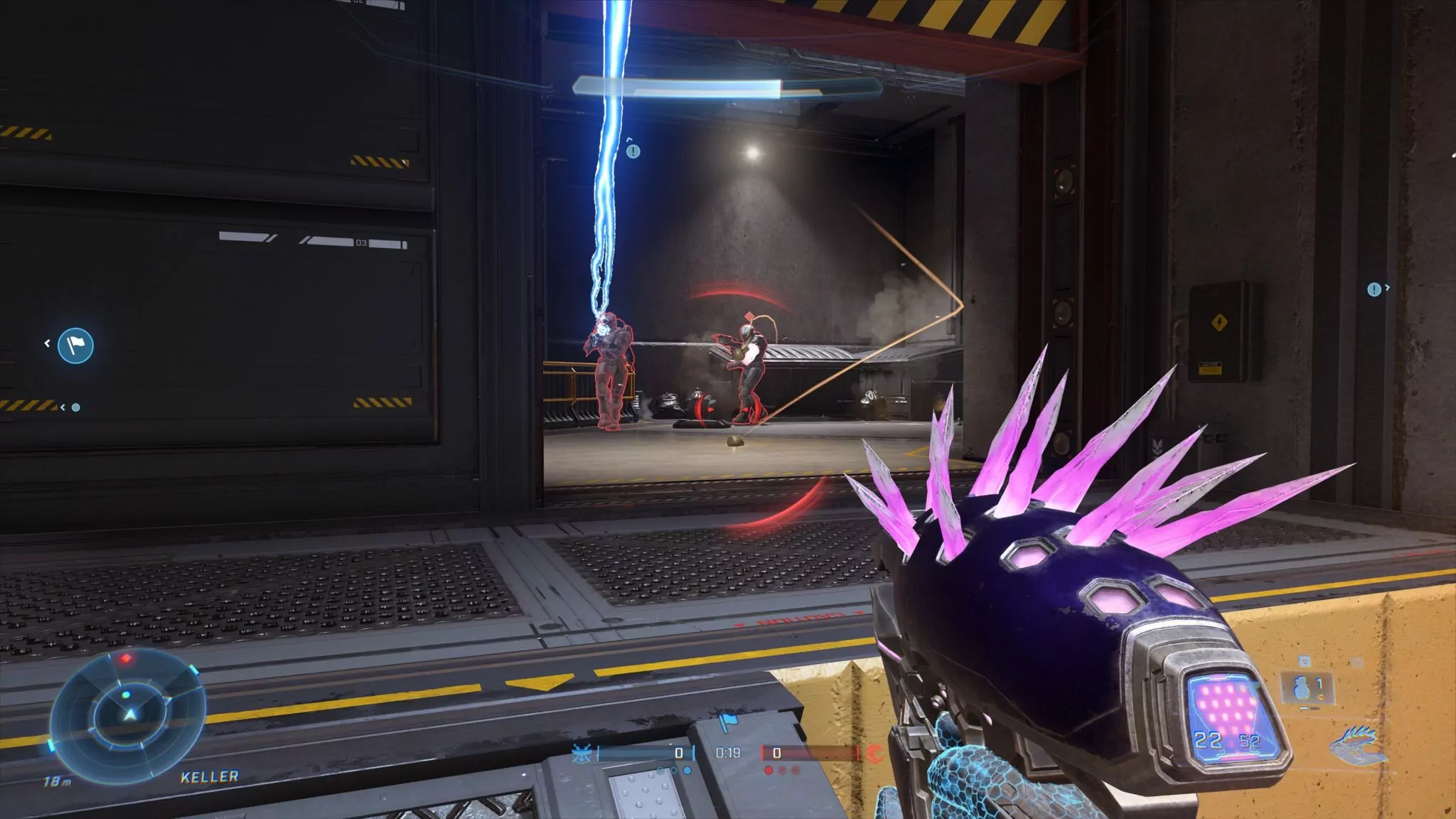Click the exclamation ping marker at the right edge
Screen dimensions: 1456x819
click(1374, 289)
